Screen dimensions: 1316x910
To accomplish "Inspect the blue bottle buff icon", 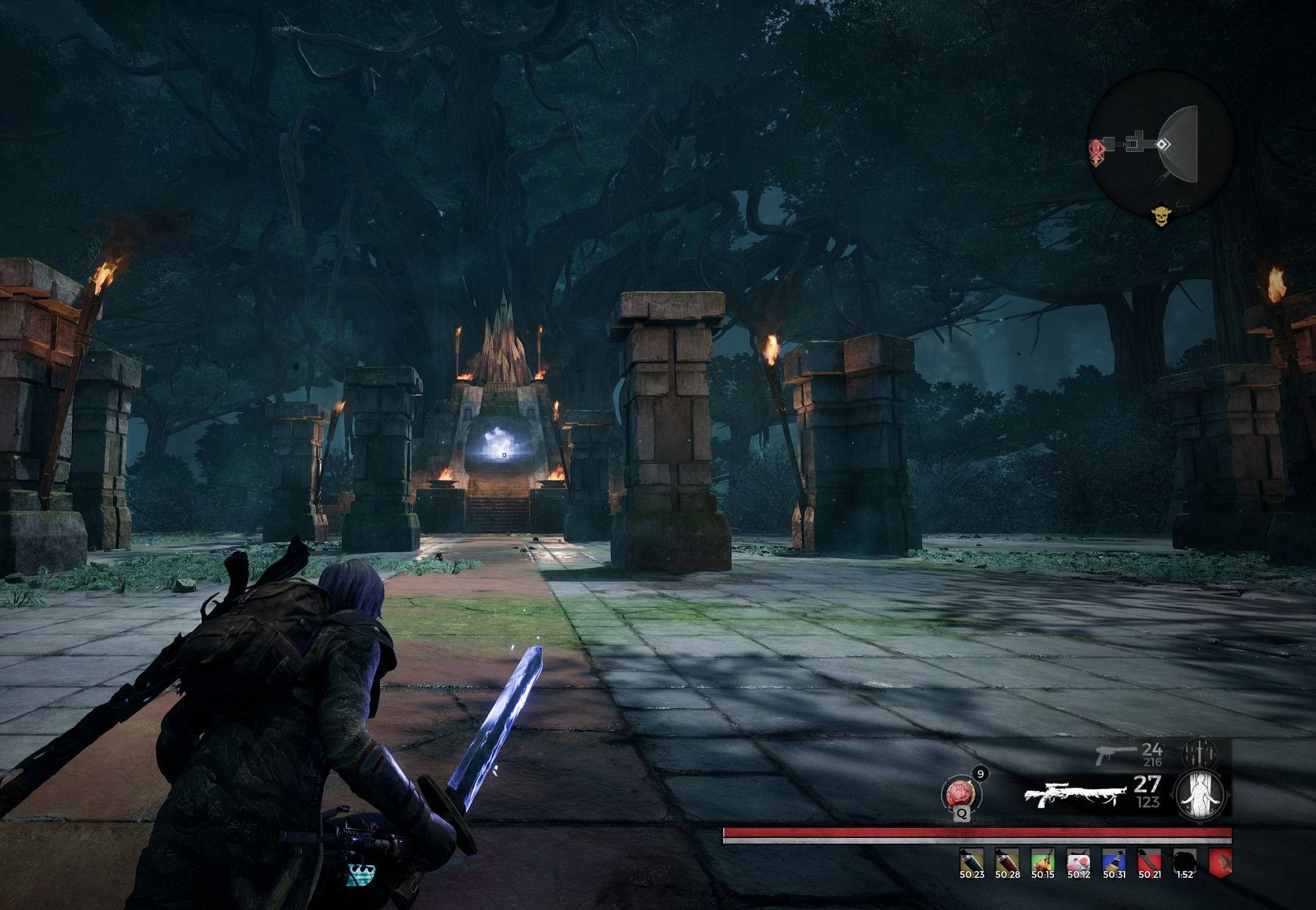I will click(1113, 859).
